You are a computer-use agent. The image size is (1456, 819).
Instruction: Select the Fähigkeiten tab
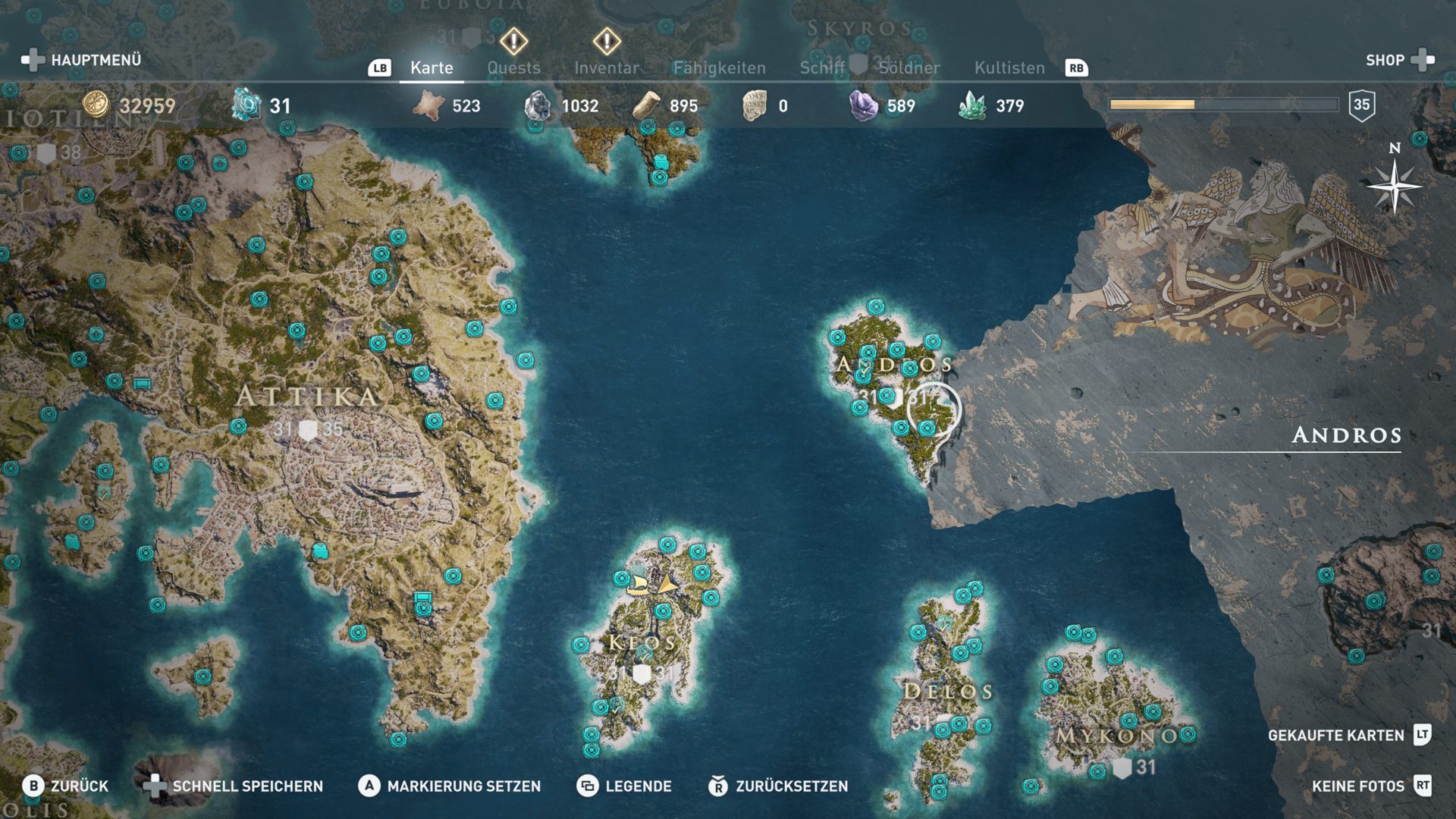[719, 67]
